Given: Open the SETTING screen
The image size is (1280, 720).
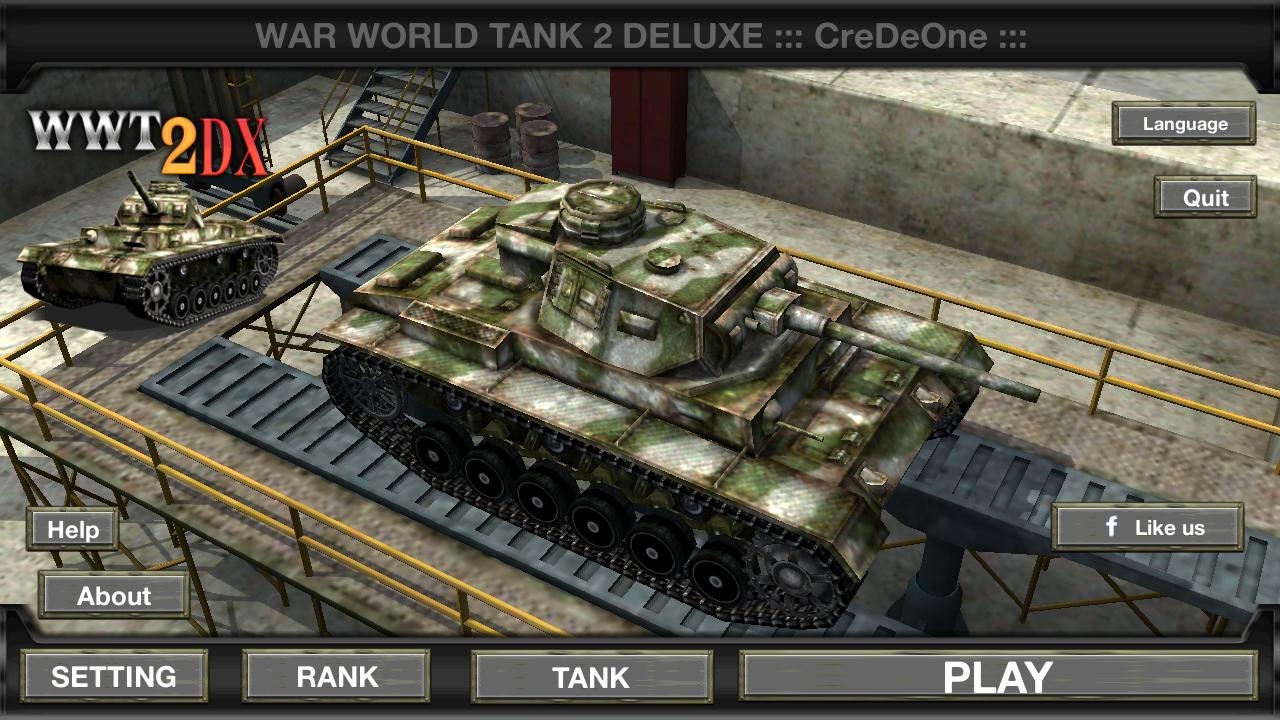Looking at the screenshot, I should pos(114,676).
